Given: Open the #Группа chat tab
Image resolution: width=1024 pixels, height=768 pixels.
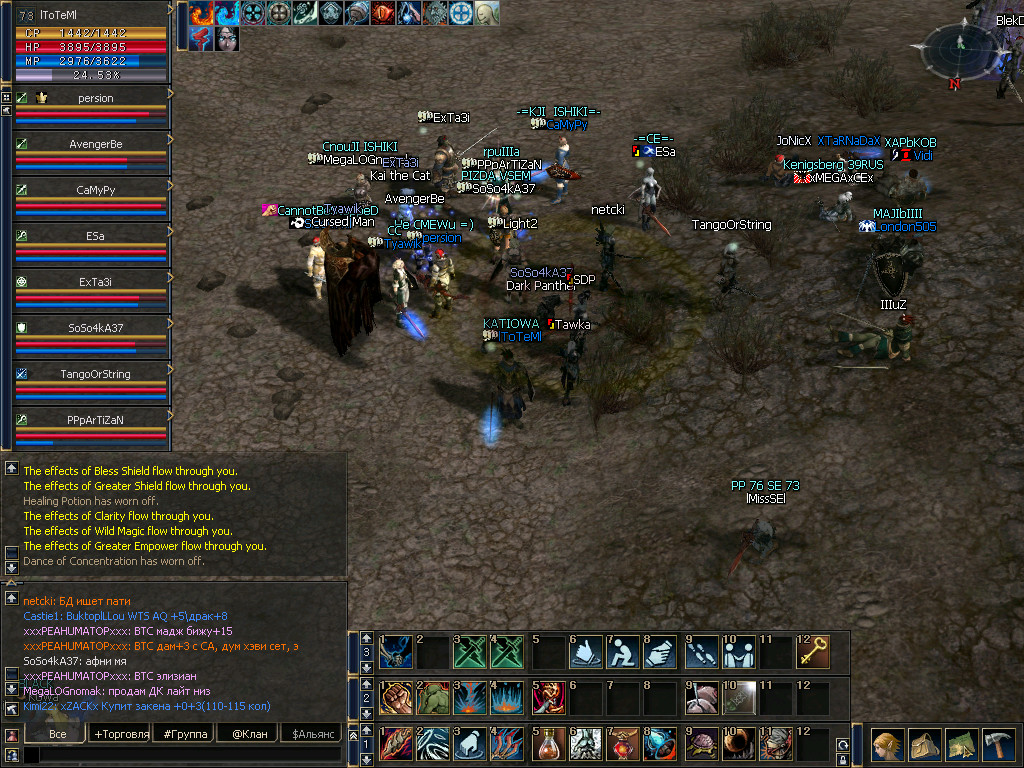Looking at the screenshot, I should 182,734.
